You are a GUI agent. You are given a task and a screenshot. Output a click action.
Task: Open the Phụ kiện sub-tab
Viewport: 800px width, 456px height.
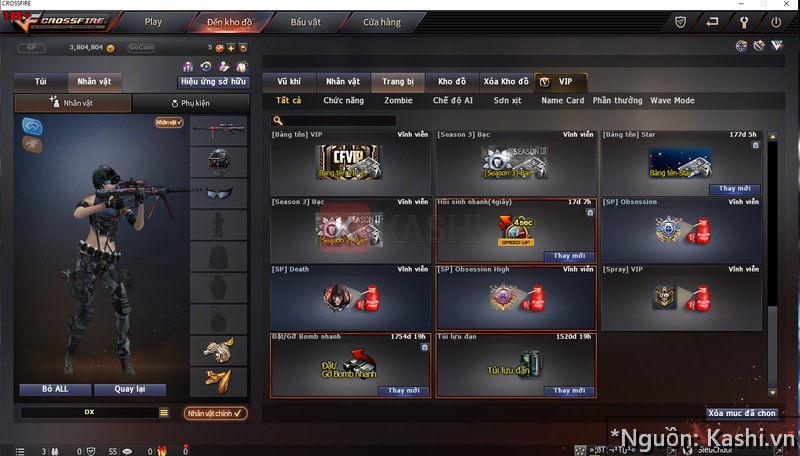click(x=190, y=103)
